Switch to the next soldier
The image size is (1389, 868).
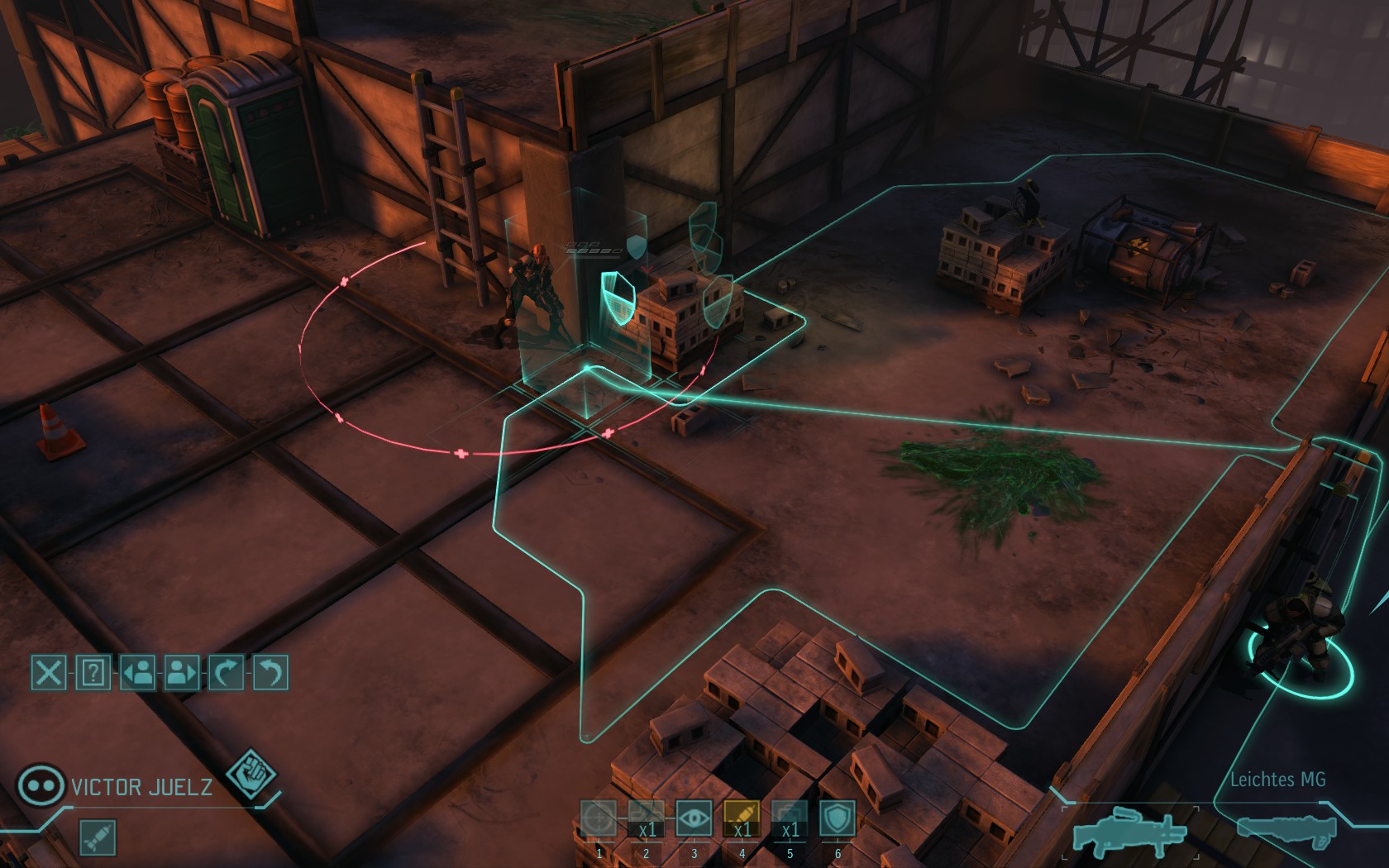tap(182, 673)
